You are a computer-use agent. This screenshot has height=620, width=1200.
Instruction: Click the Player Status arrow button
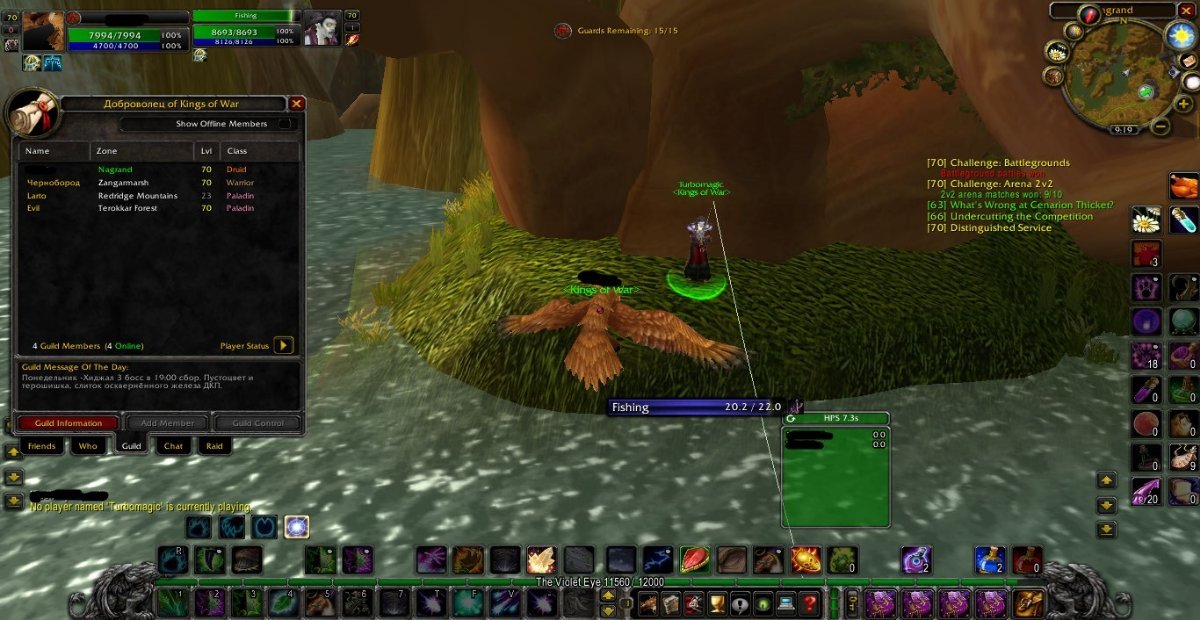point(283,345)
